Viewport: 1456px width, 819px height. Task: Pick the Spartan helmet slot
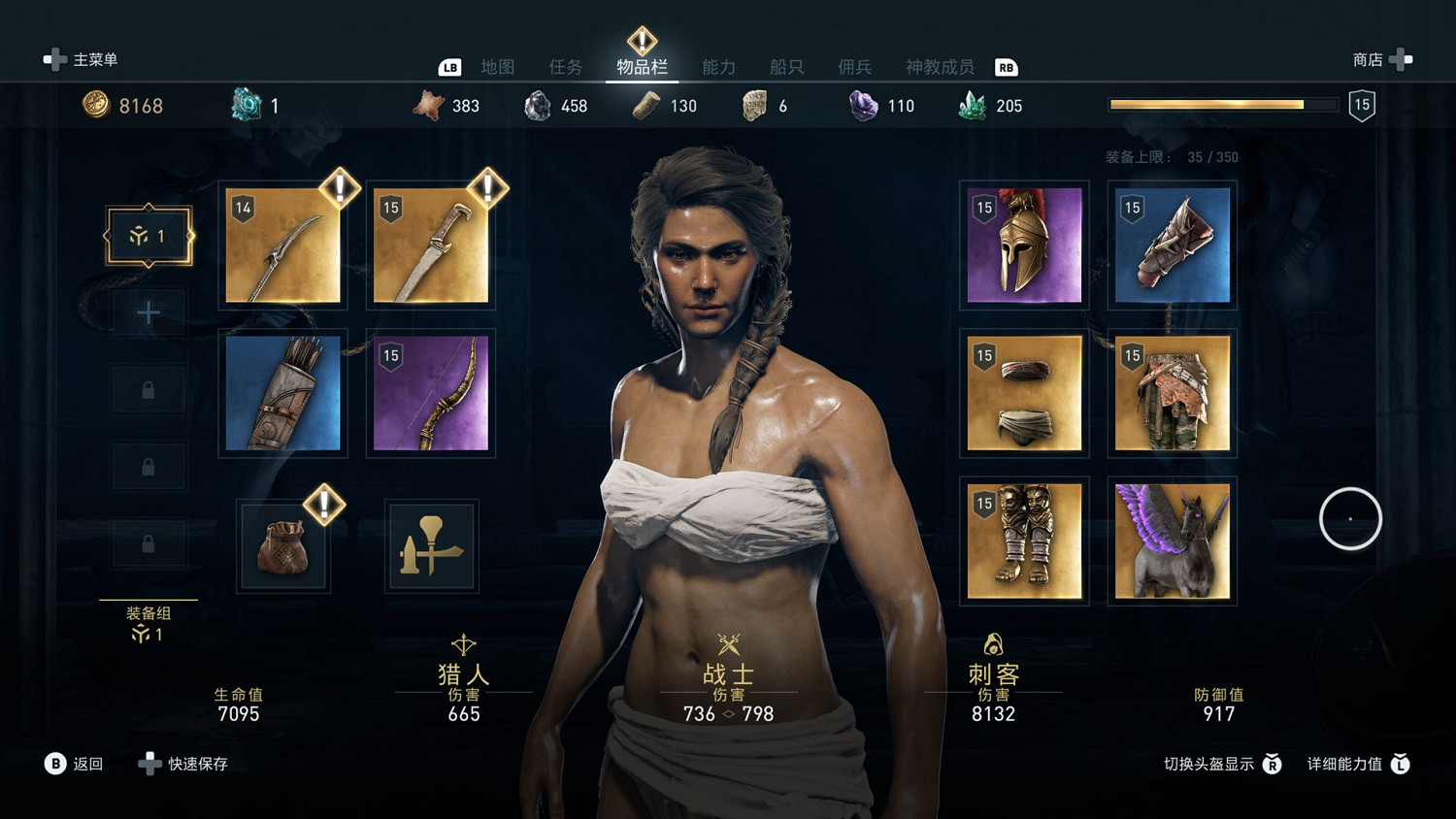(1024, 246)
